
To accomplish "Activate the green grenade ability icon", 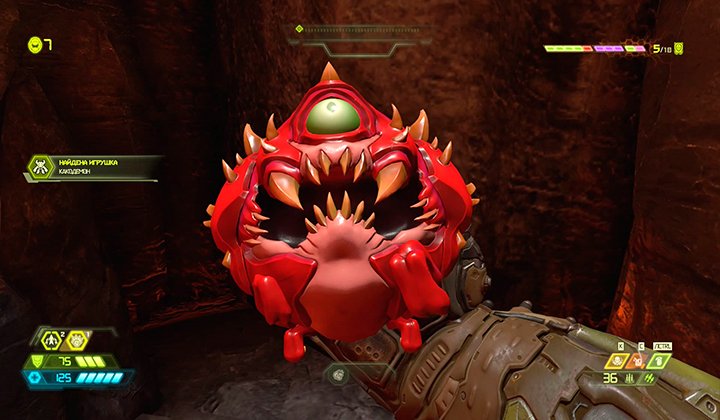I will (x=659, y=361).
